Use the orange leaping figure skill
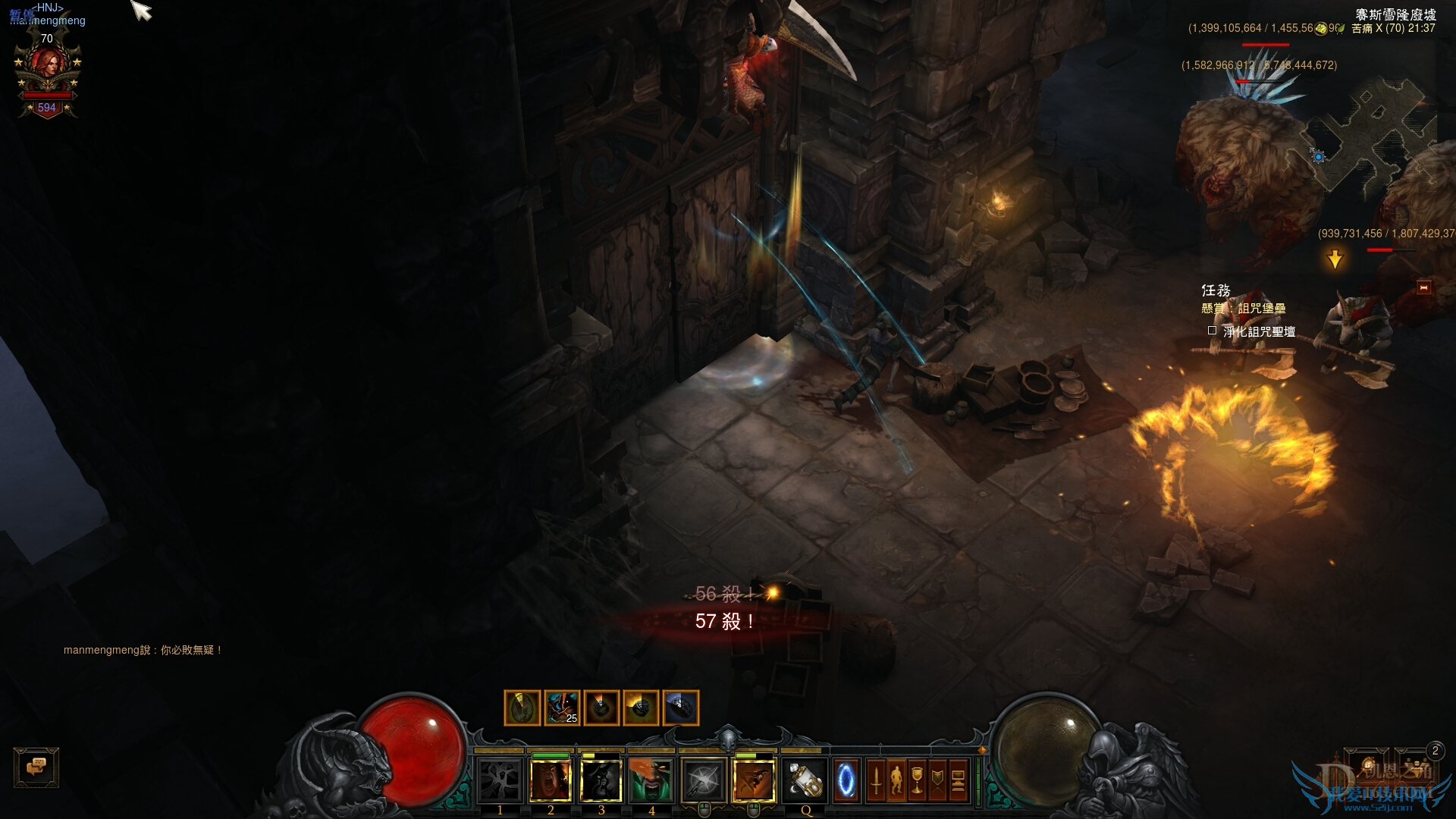The height and width of the screenshot is (819, 1456). click(754, 780)
